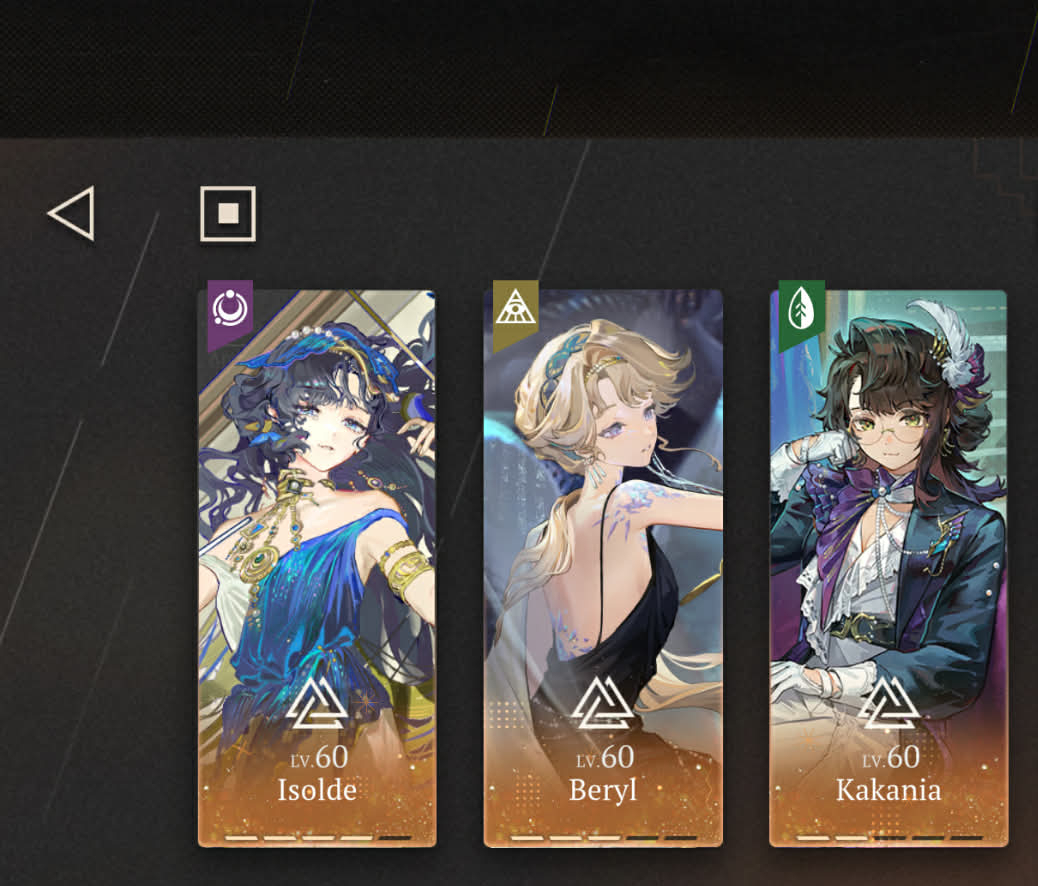The width and height of the screenshot is (1038, 886).
Task: Go back with the triangle arrow button
Action: tap(72, 213)
